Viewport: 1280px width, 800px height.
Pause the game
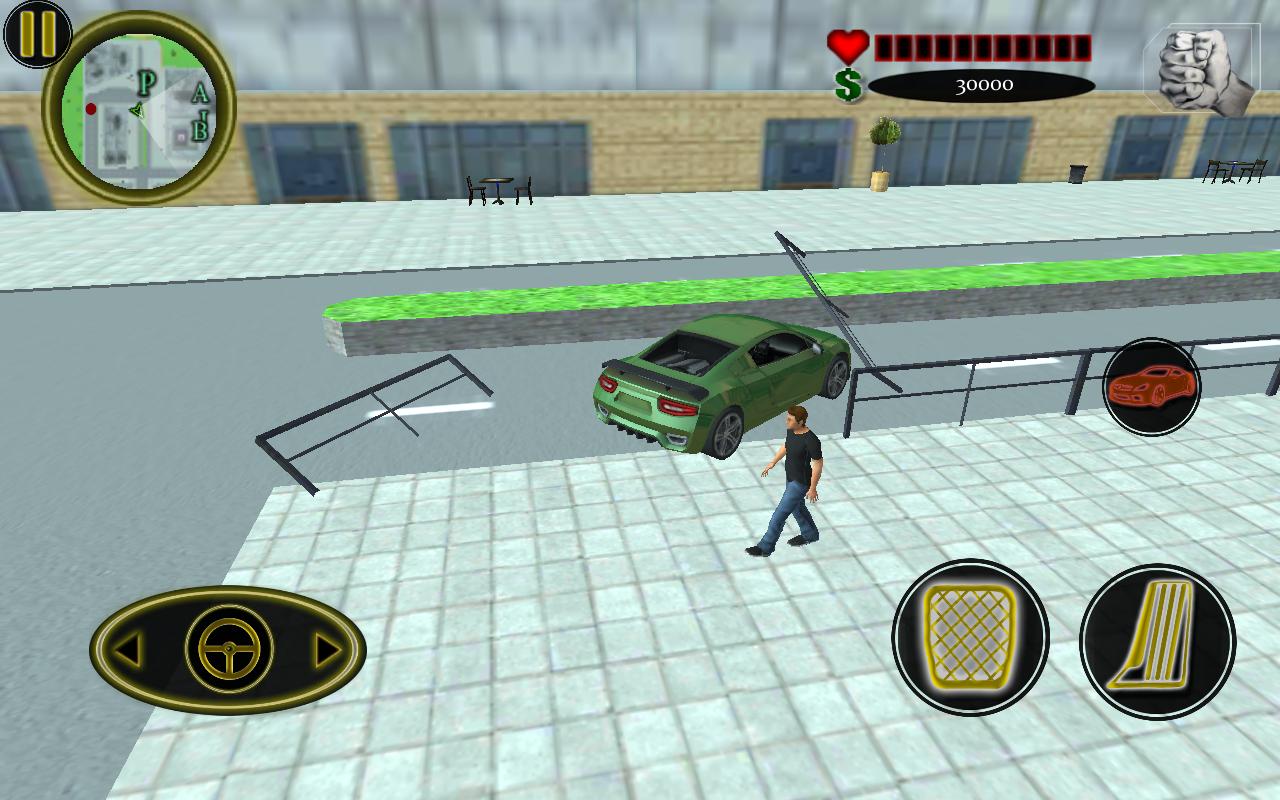click(x=37, y=33)
